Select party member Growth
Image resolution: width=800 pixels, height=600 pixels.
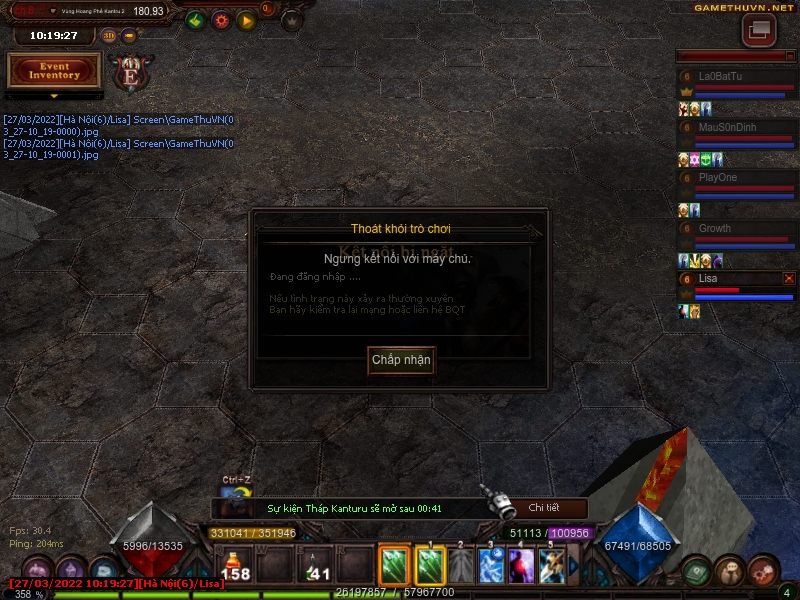tap(734, 229)
